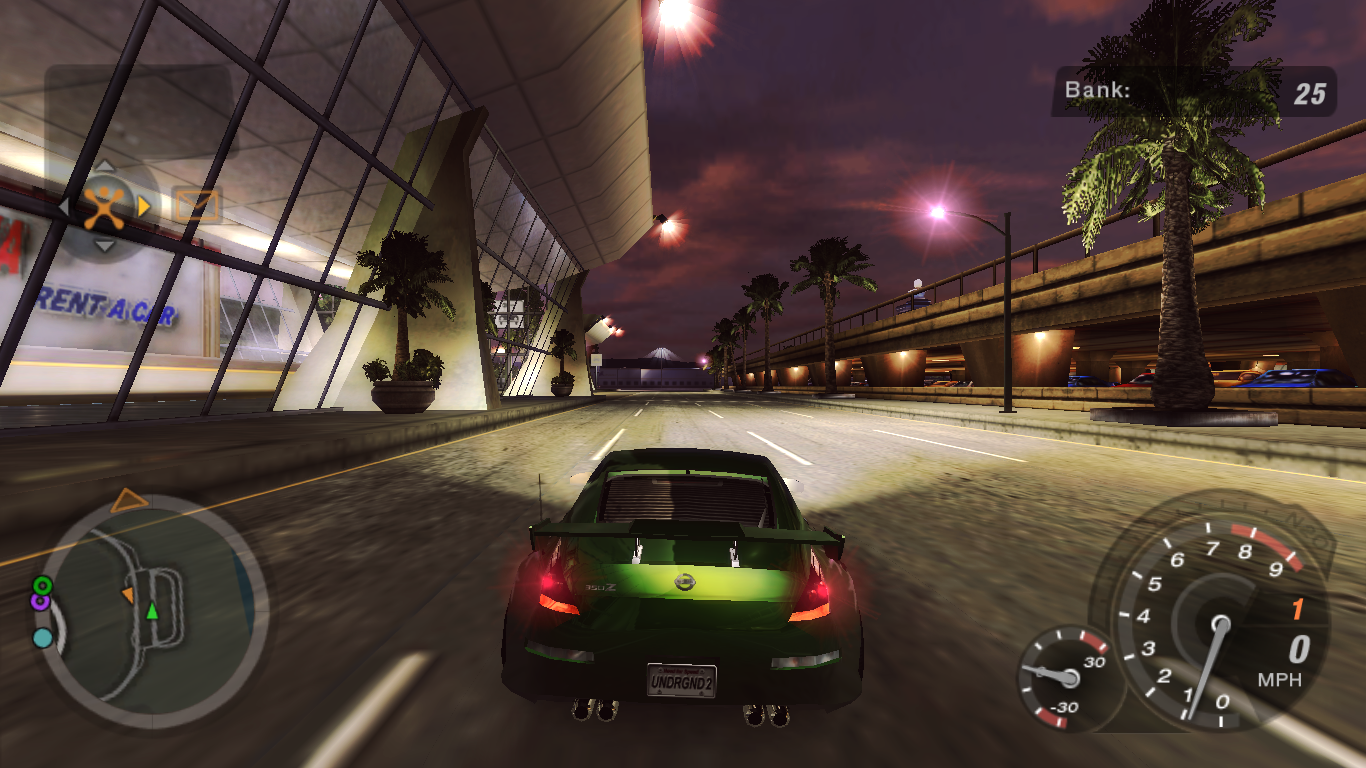Select the orange SMS contact icon
The width and height of the screenshot is (1366, 768).
(x=104, y=206)
